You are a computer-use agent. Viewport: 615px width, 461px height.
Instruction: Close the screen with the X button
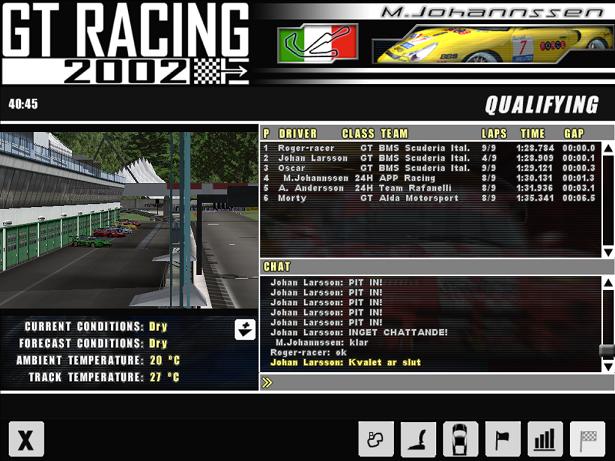click(26, 440)
